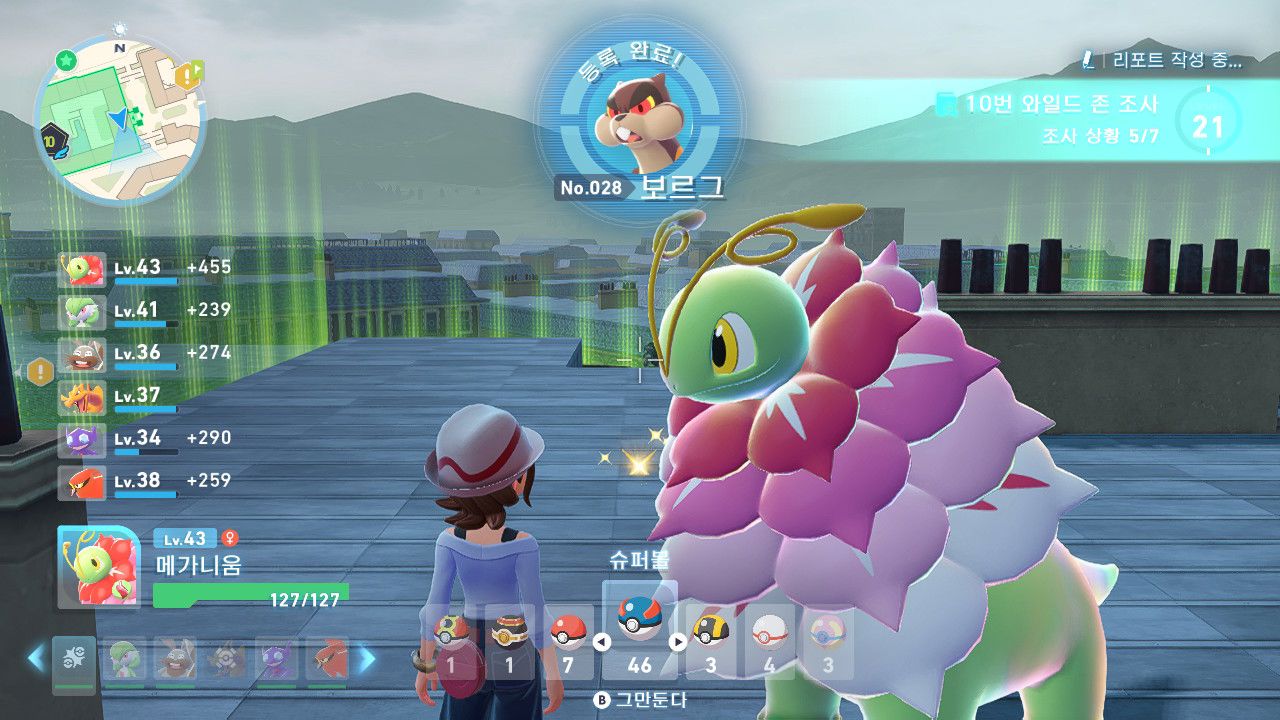
Task: Click the yellow exclamation alert beside party list
Action: [x=40, y=372]
